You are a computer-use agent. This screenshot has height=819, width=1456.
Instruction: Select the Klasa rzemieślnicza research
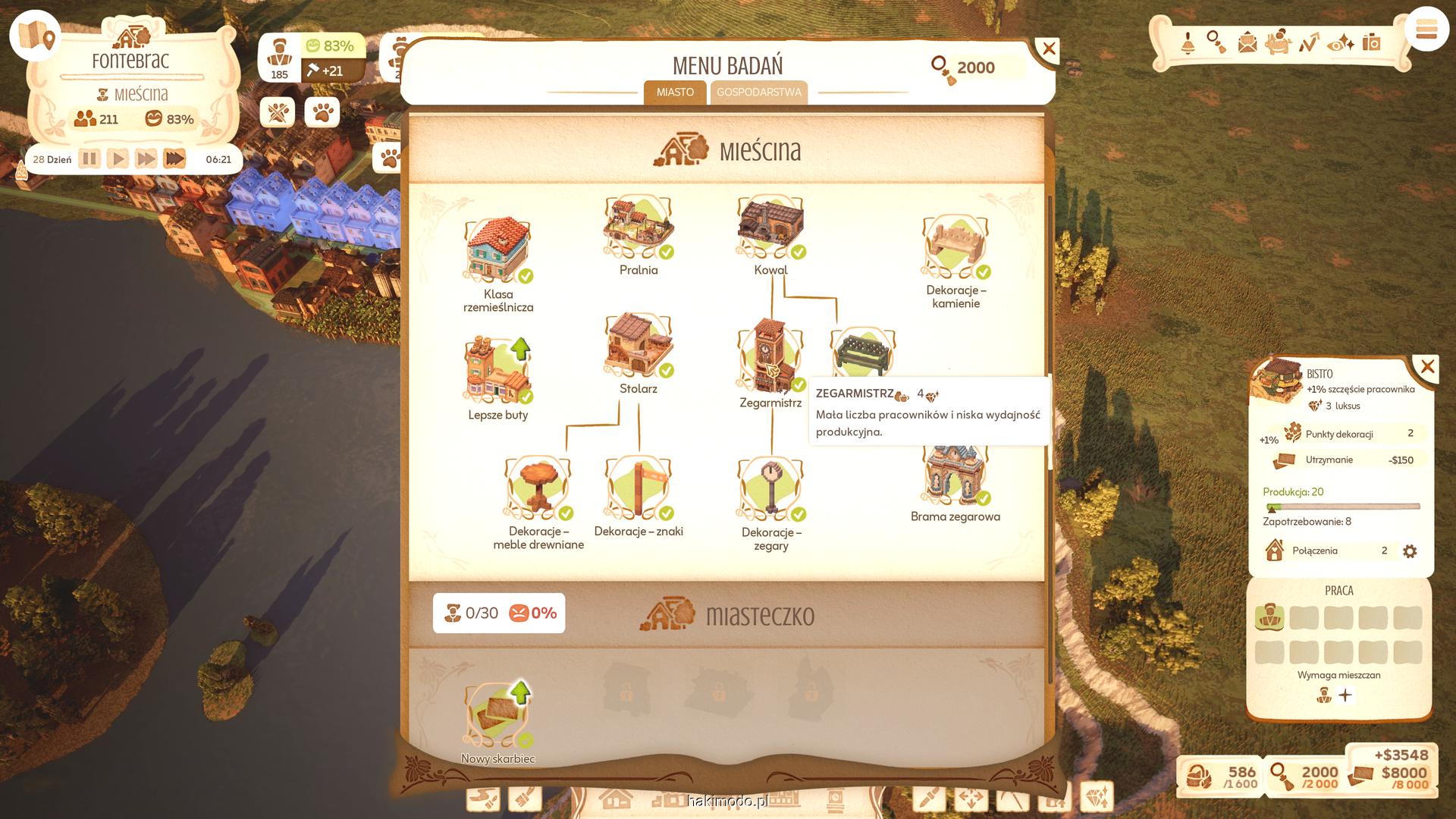[497, 252]
